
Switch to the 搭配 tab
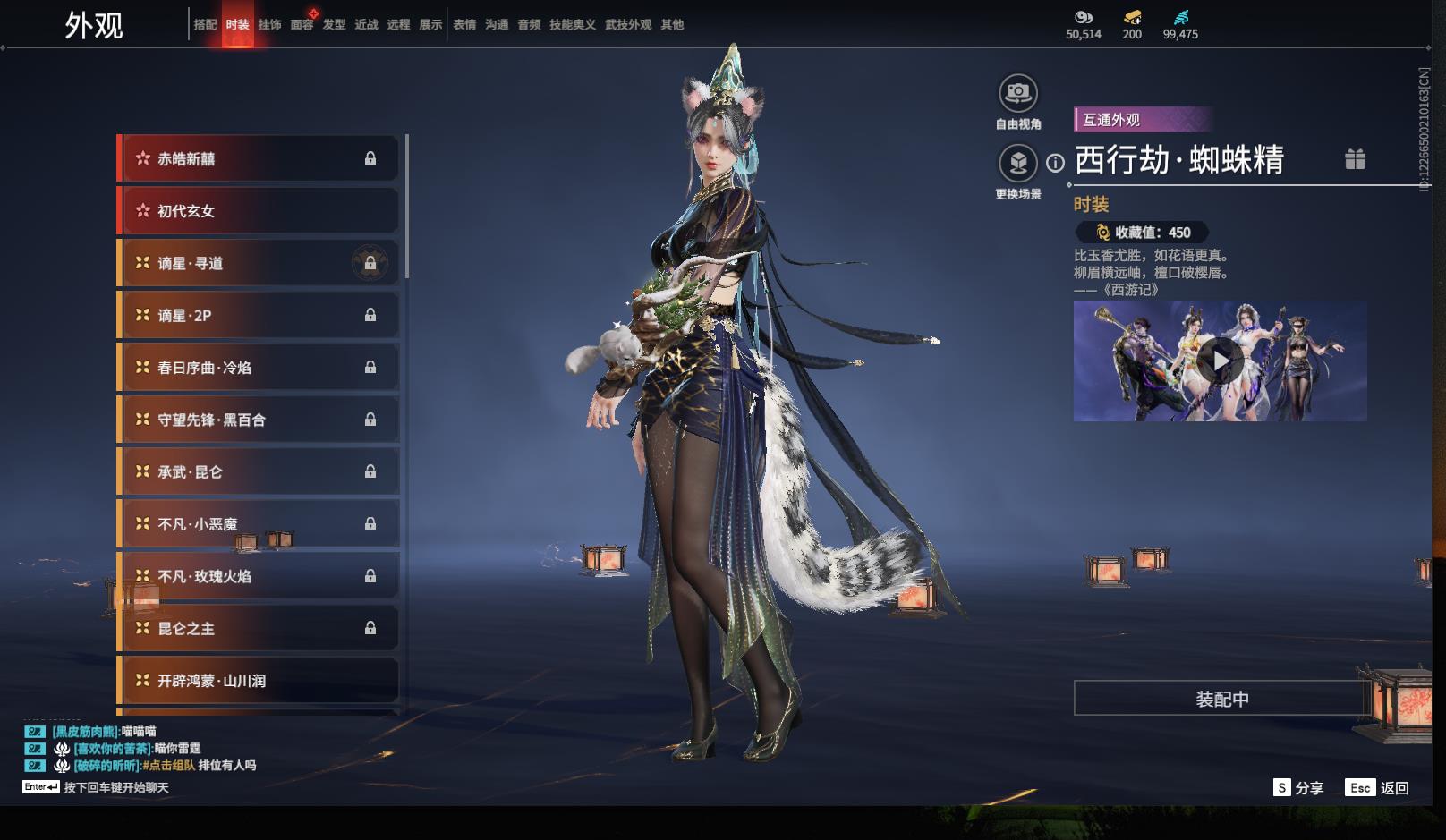[x=205, y=25]
